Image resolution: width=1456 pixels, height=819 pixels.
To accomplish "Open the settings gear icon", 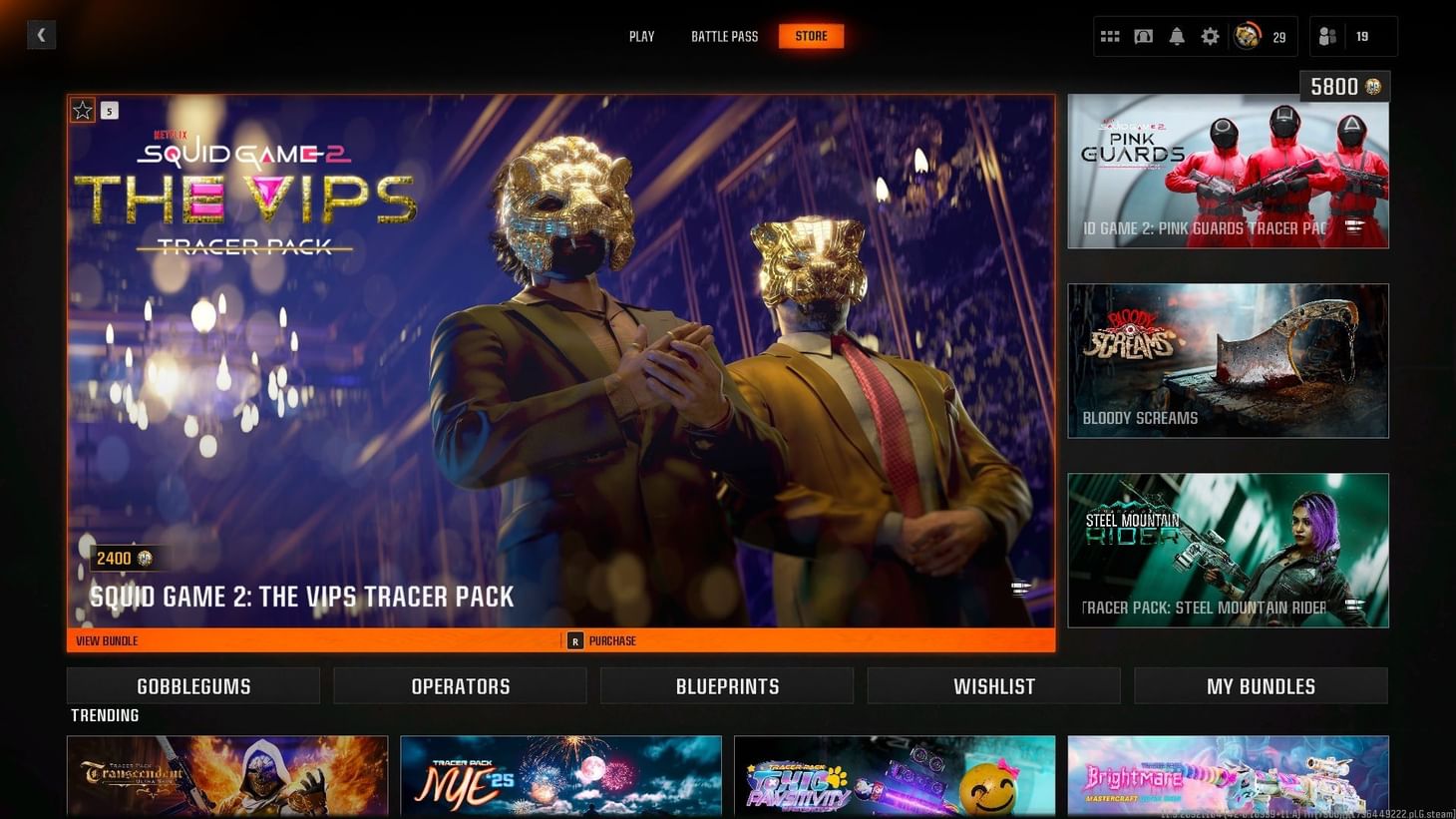I will 1210,36.
